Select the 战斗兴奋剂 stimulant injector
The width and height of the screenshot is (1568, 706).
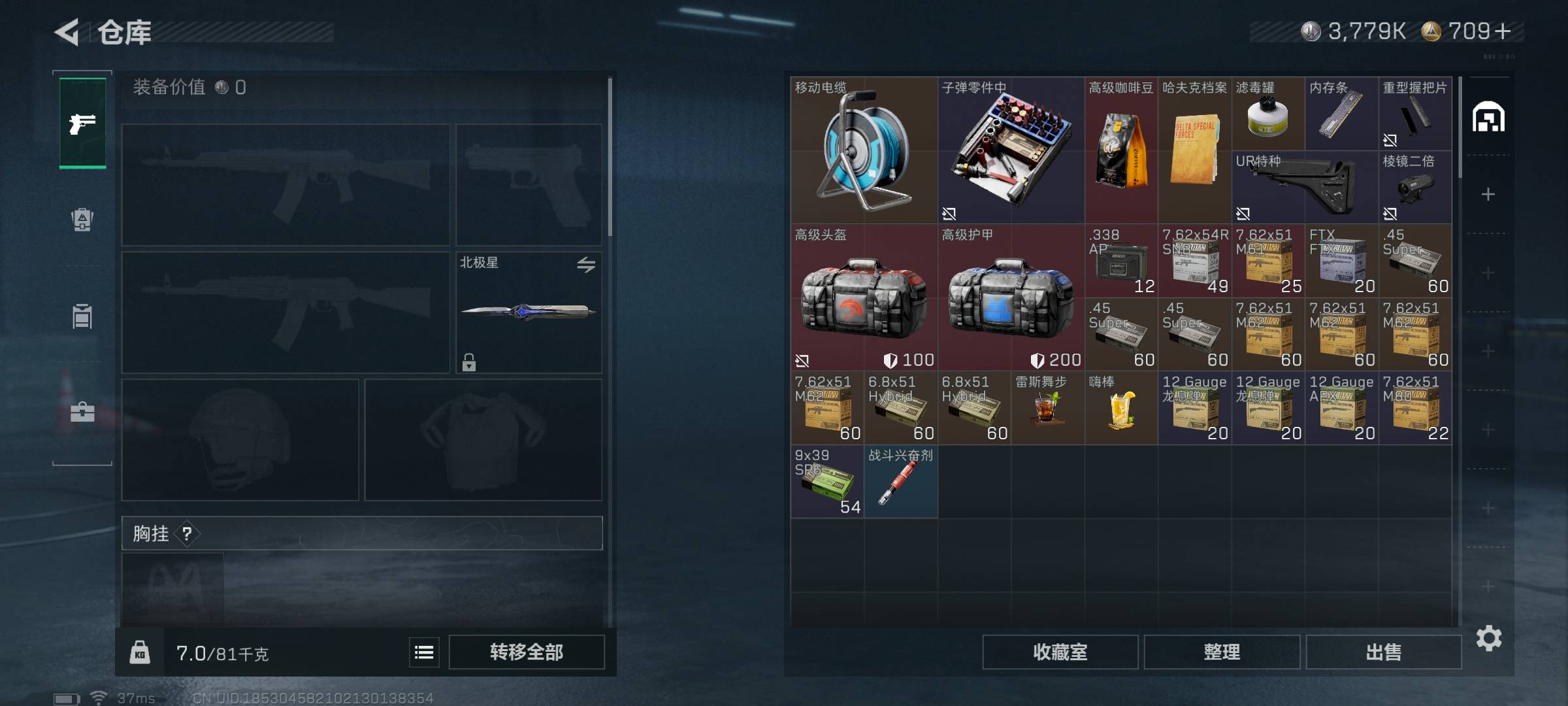tap(900, 482)
